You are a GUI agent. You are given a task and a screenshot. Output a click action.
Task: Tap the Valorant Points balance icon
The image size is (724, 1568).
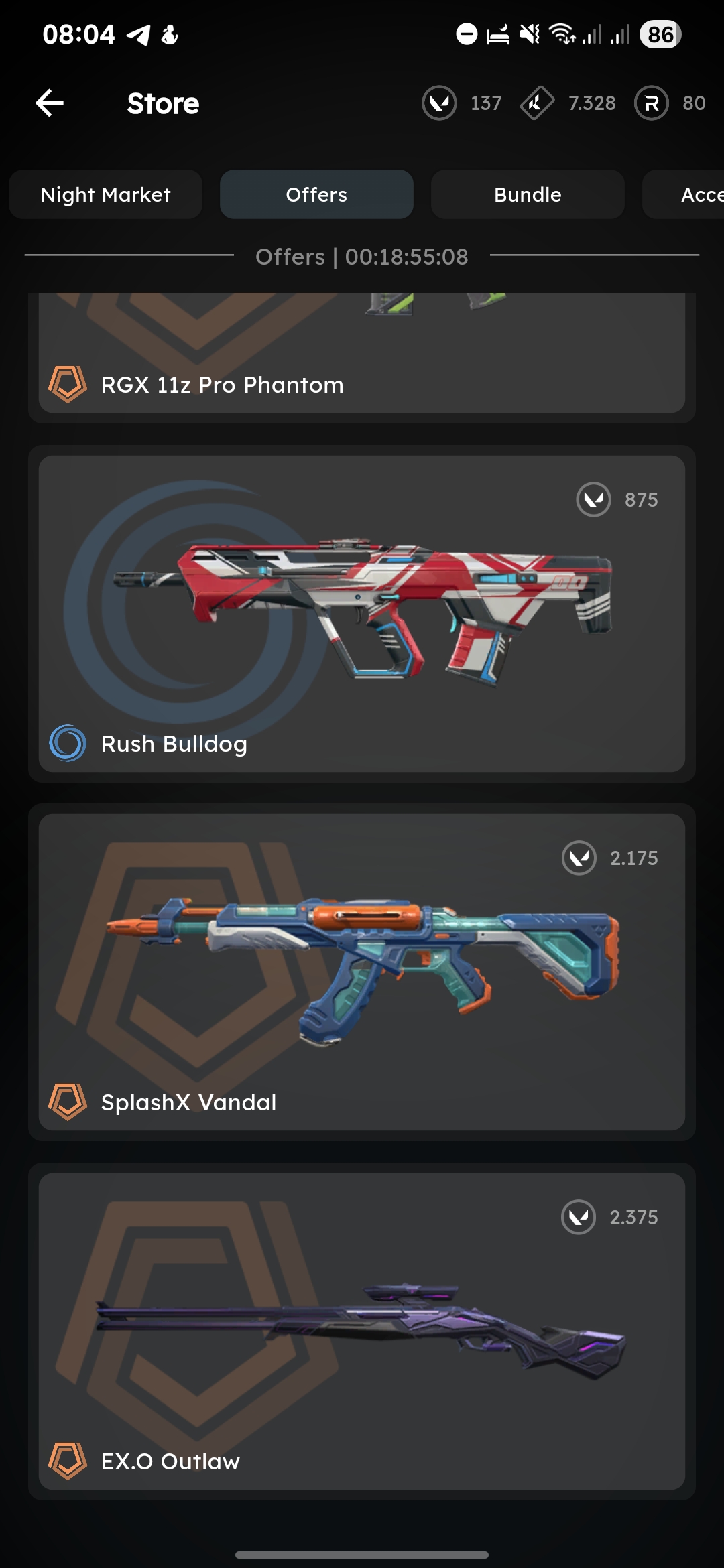[x=440, y=103]
